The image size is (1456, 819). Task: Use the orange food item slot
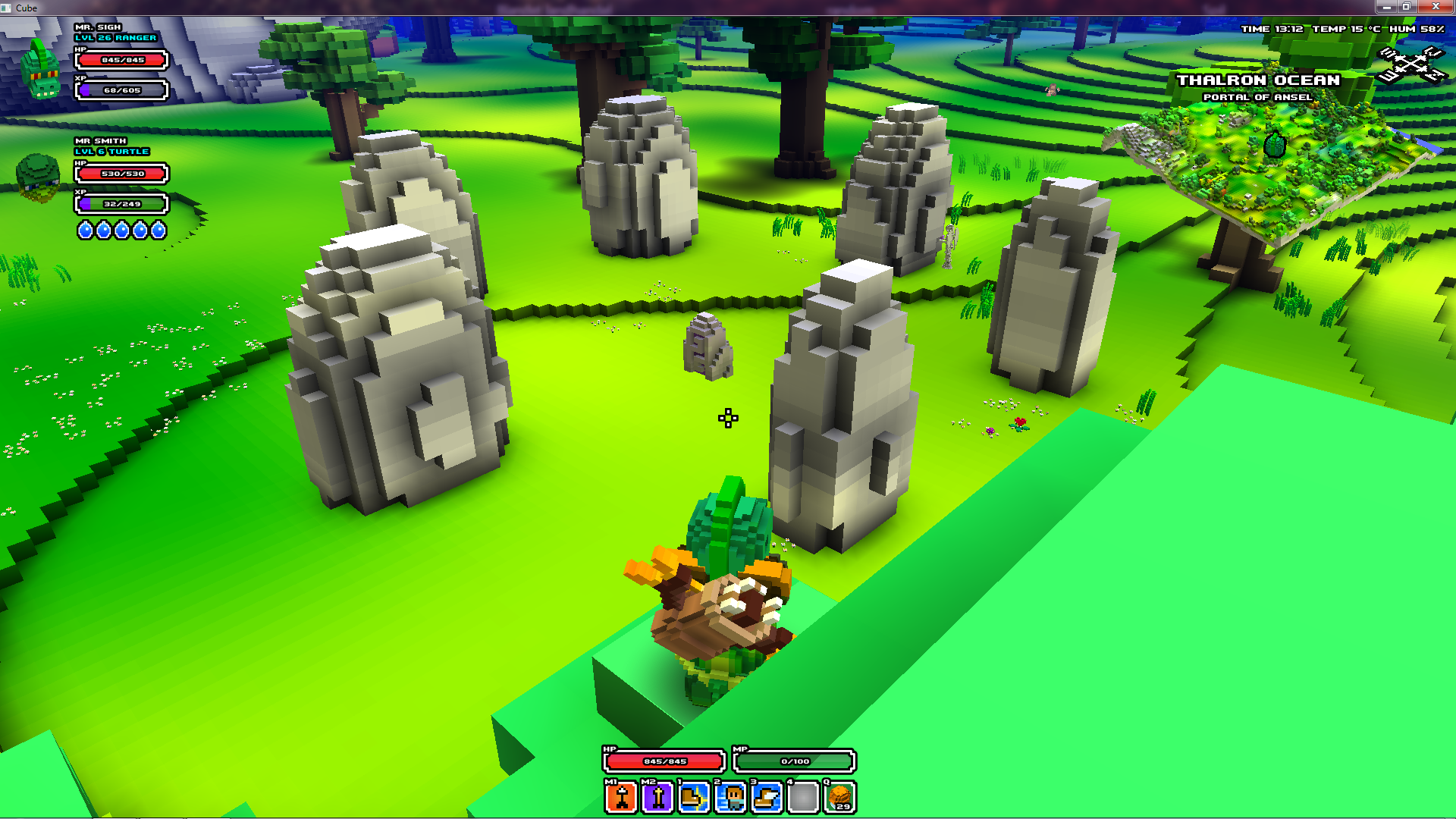click(x=840, y=797)
